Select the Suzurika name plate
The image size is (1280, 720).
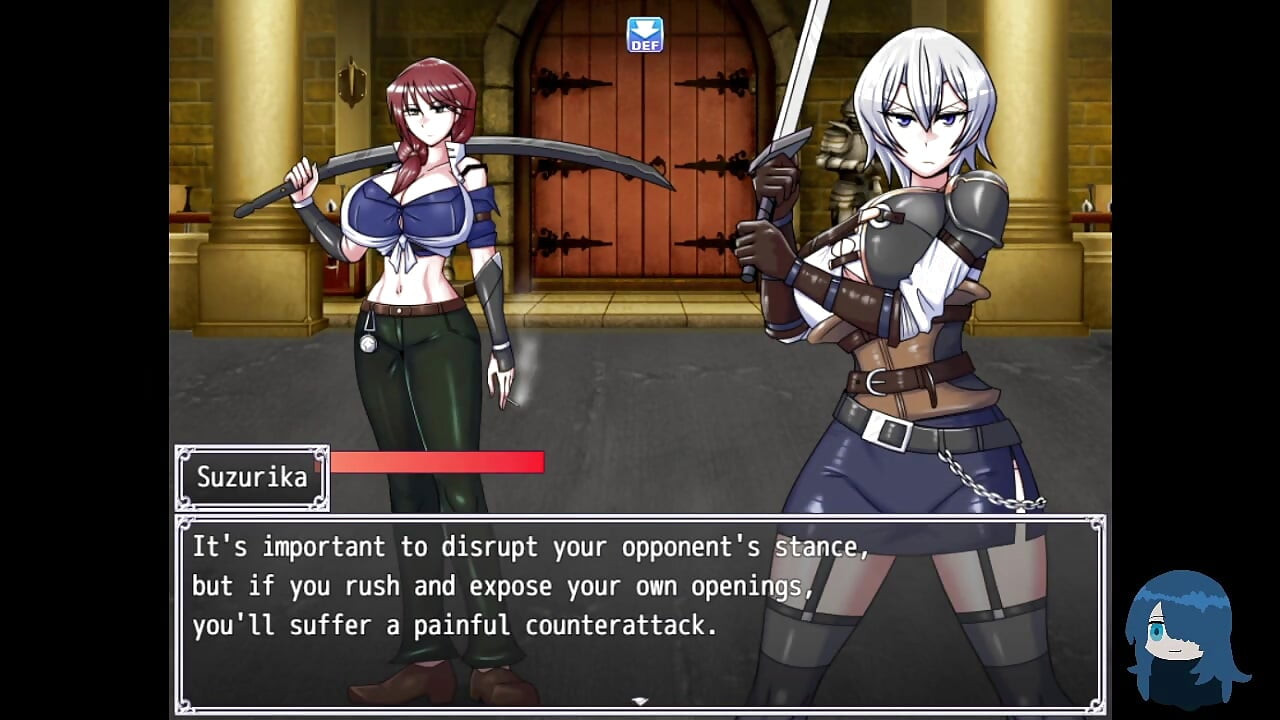250,477
